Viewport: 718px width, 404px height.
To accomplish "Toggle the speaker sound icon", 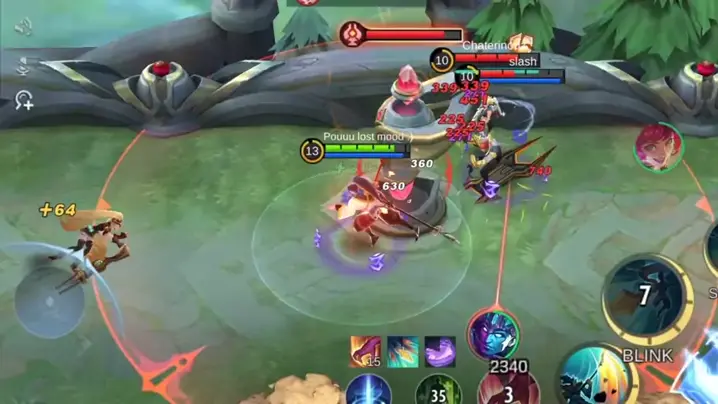I will (x=24, y=27).
